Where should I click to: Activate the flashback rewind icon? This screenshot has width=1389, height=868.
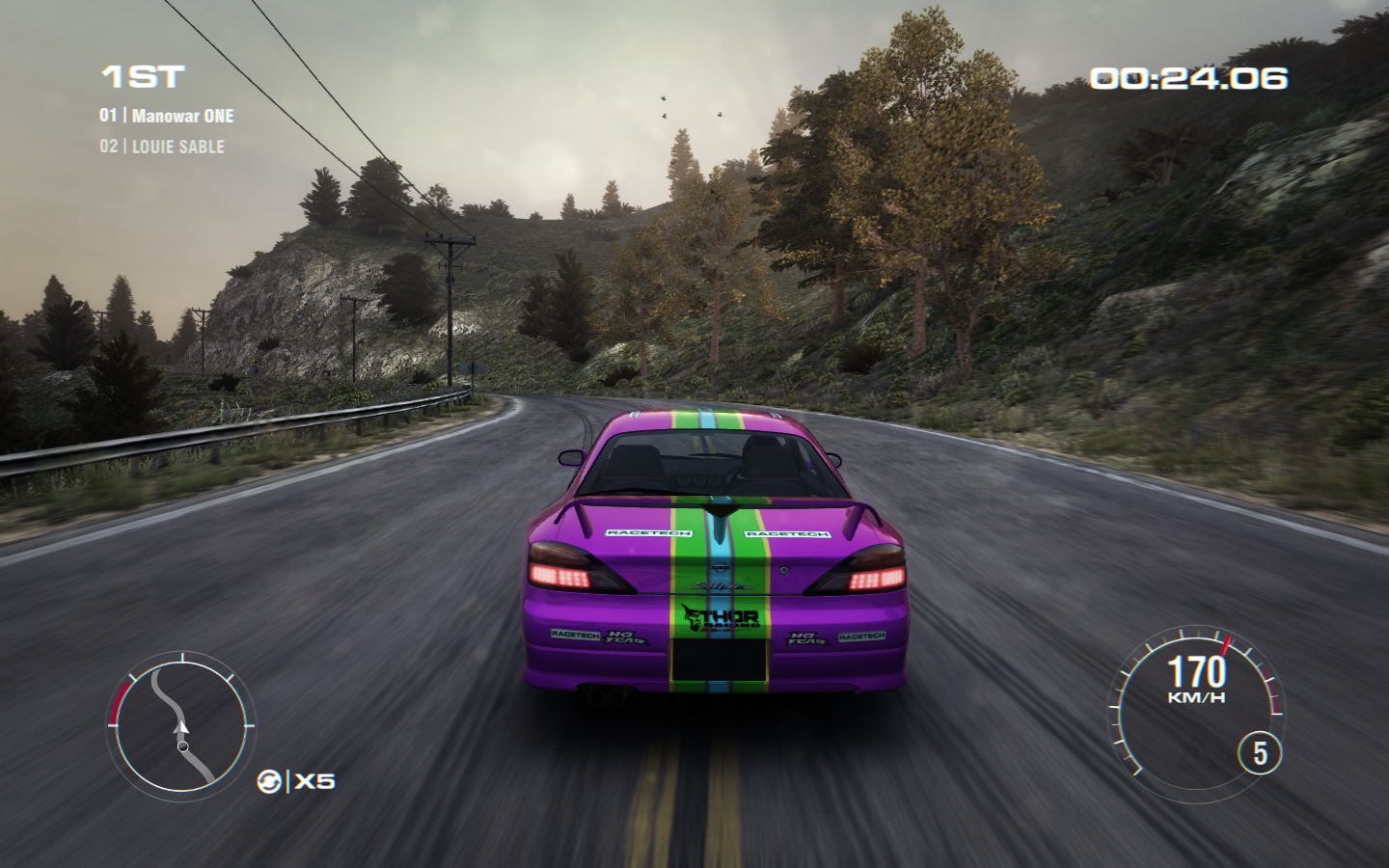[x=269, y=781]
